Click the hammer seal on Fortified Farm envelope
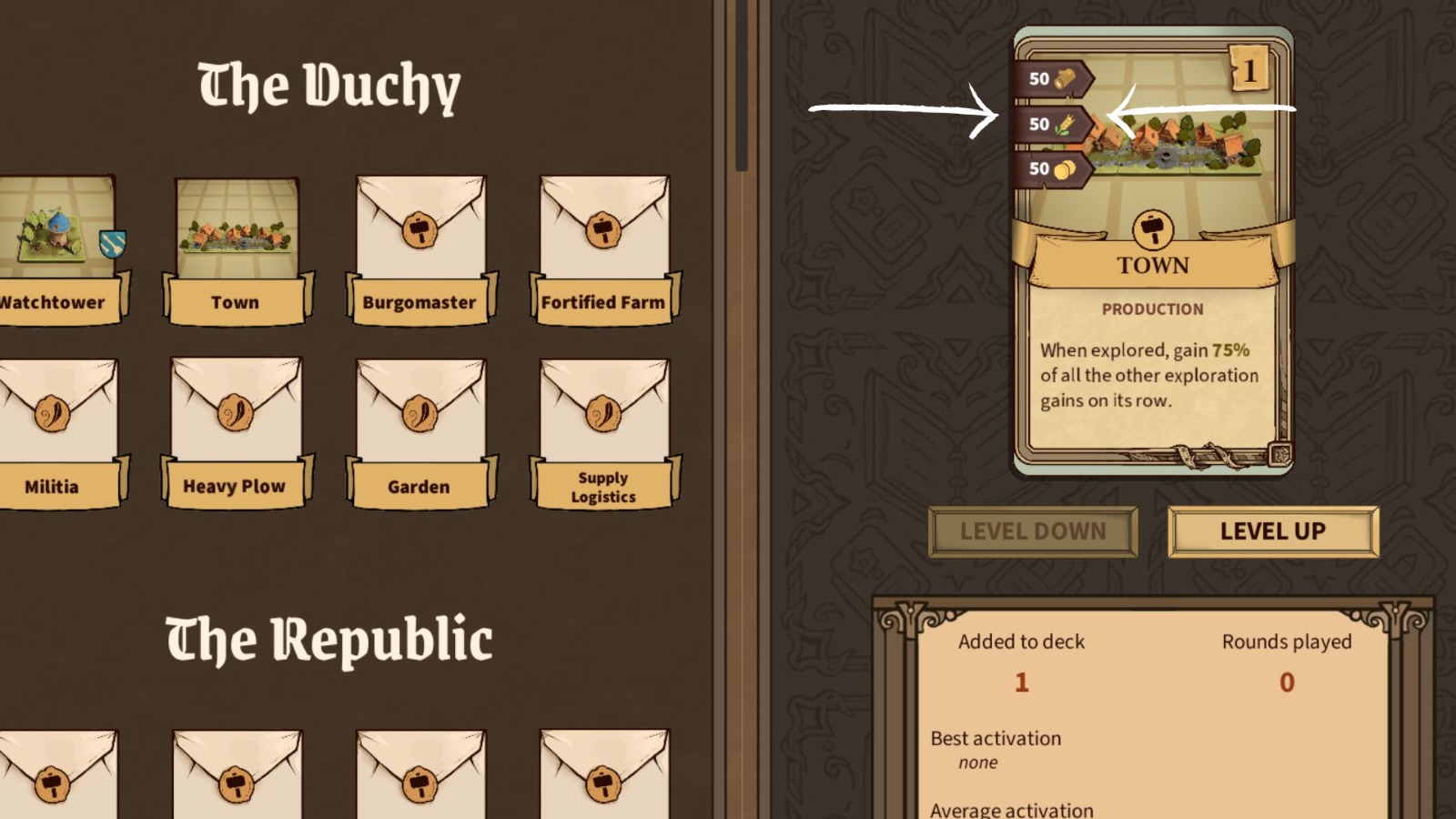 pyautogui.click(x=602, y=229)
